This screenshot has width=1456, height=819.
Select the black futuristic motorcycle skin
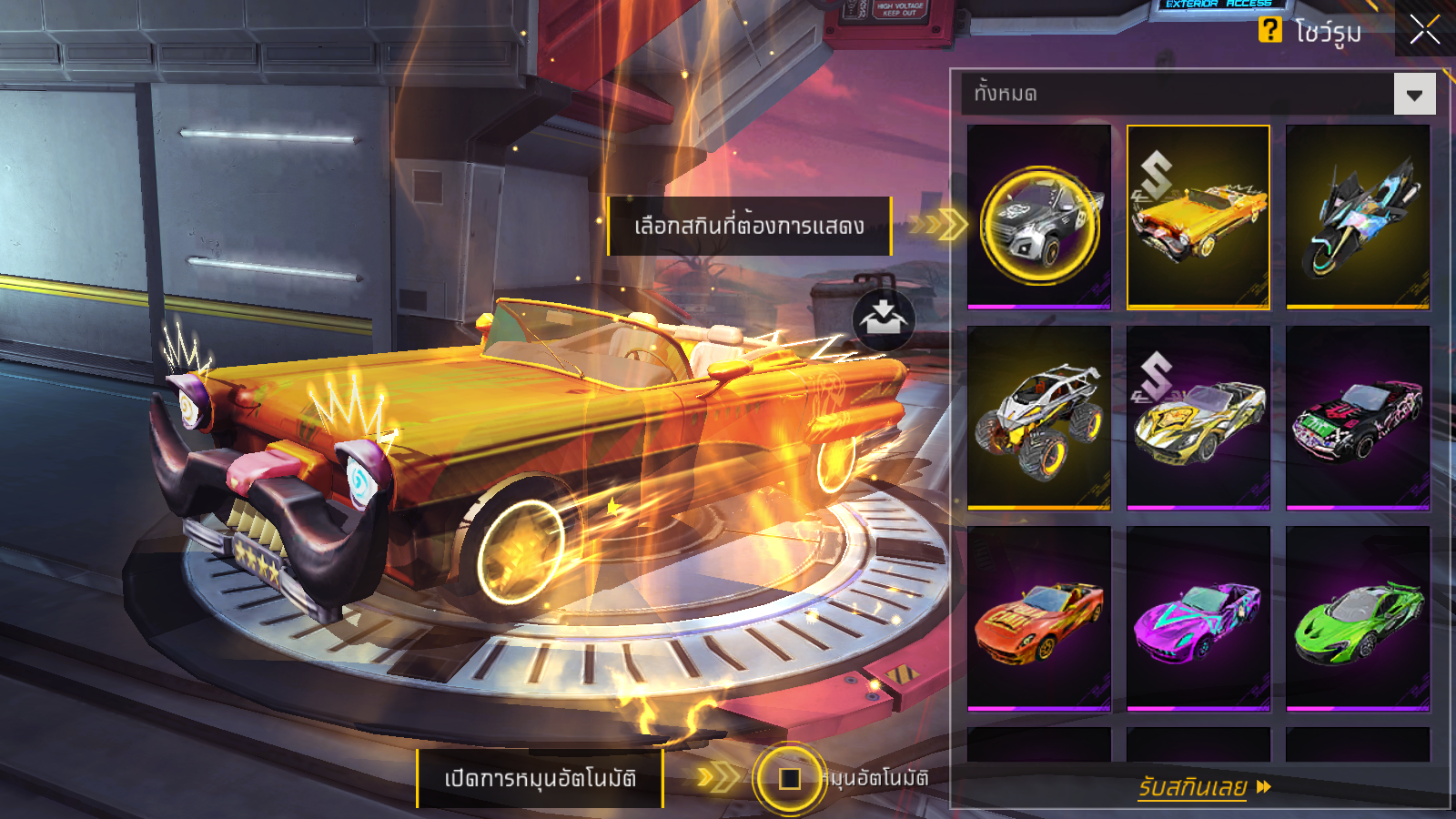click(1357, 218)
